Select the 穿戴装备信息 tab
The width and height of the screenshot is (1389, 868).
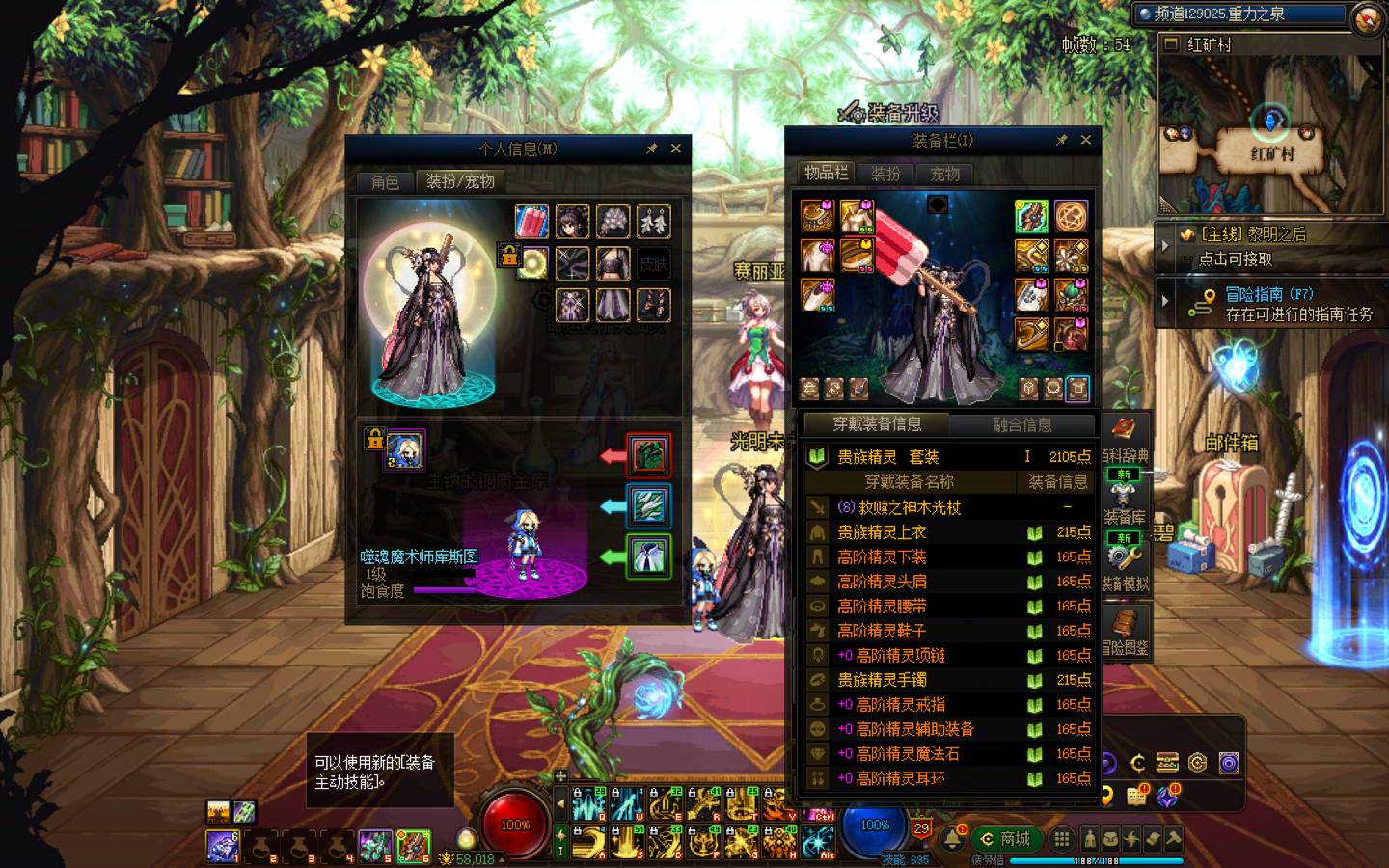click(x=877, y=424)
